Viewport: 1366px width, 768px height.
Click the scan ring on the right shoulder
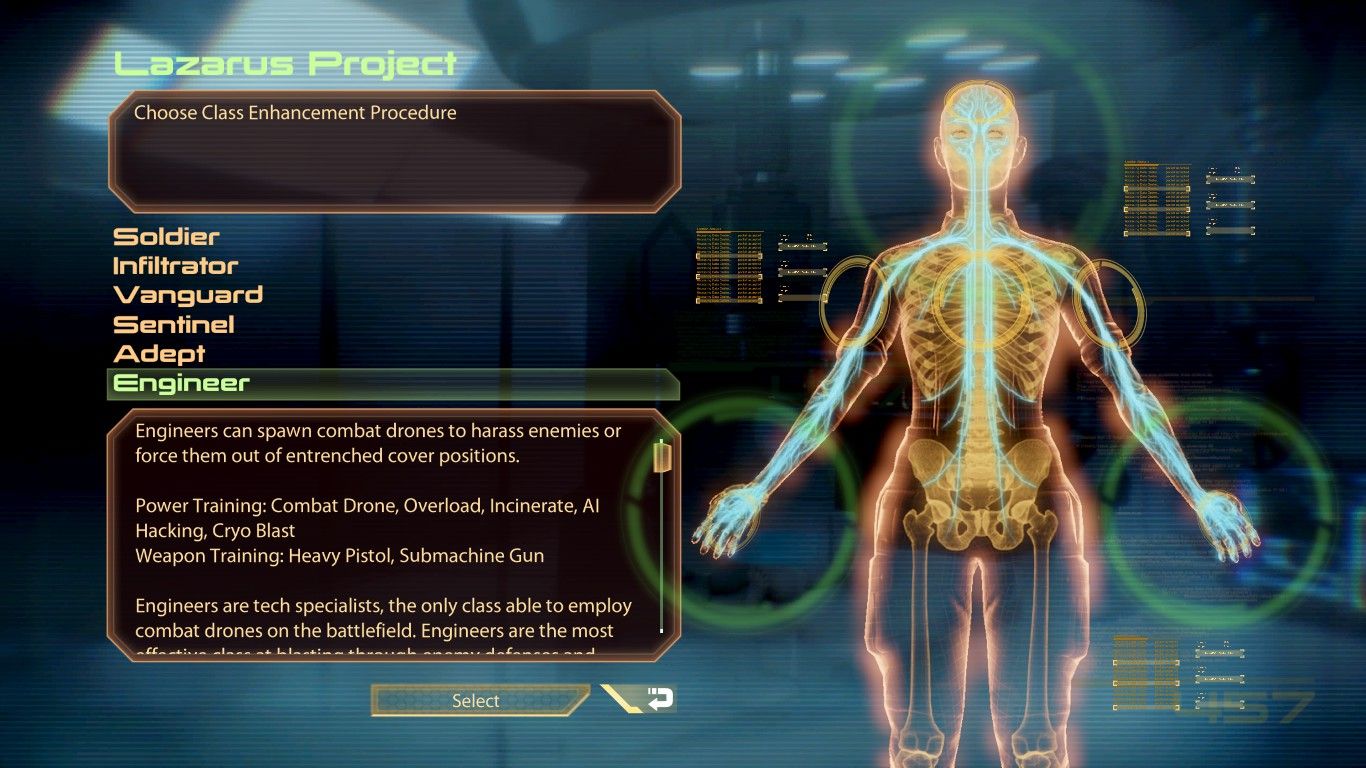click(x=1110, y=300)
